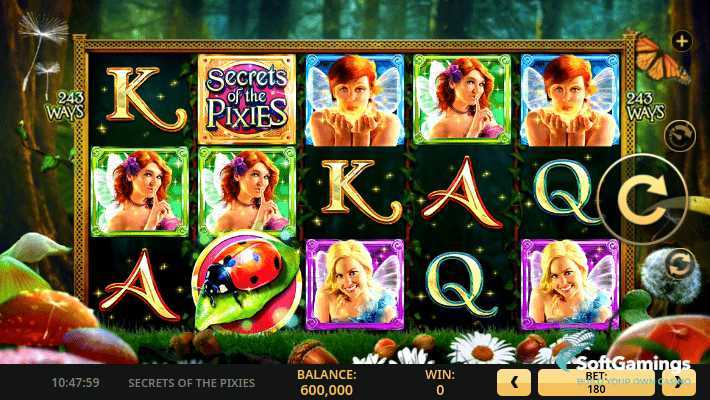Click the small circular arrows icon above spin
Viewport: 710px width, 400px height.
681,134
